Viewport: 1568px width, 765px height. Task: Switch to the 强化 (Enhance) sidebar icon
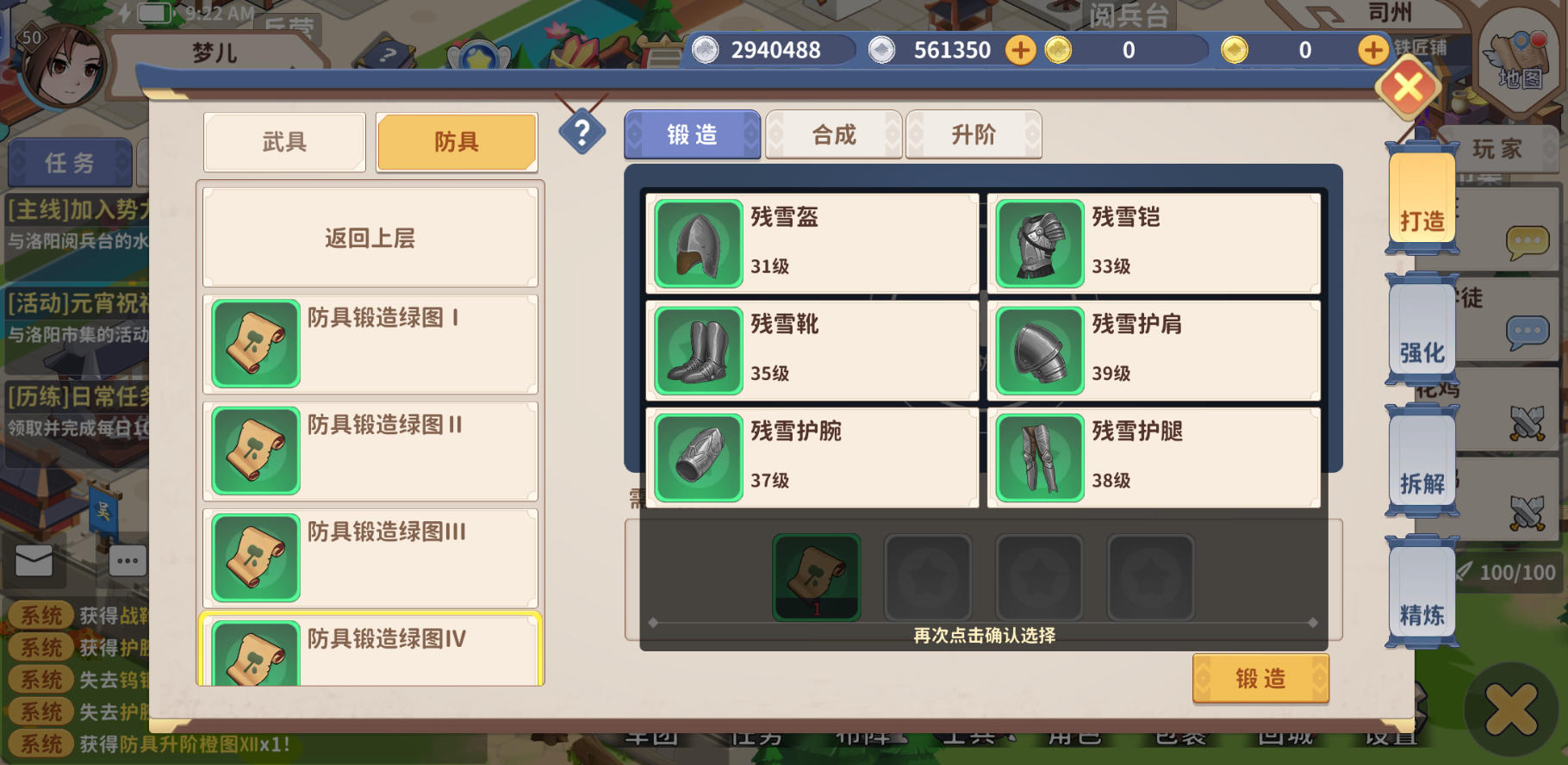click(x=1422, y=353)
